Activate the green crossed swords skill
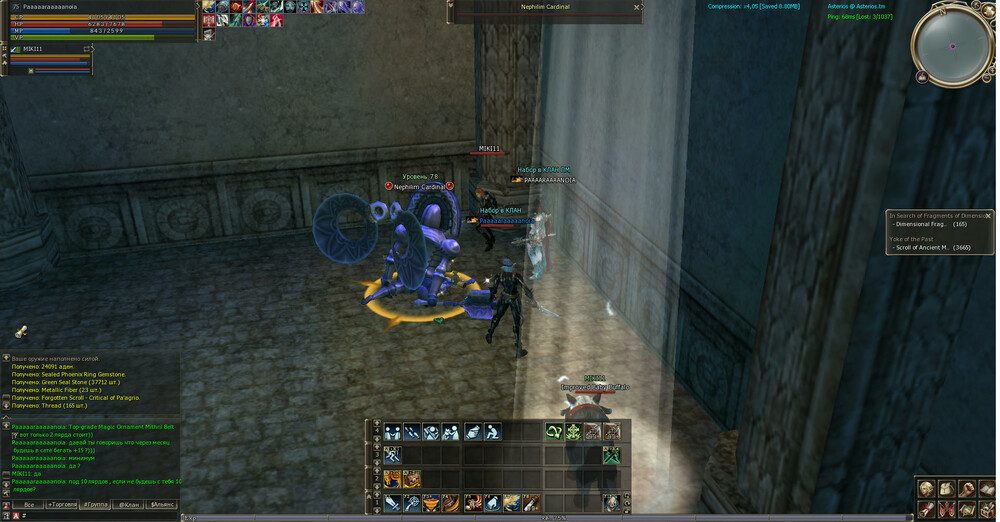This screenshot has height=522, width=1000. [x=612, y=455]
